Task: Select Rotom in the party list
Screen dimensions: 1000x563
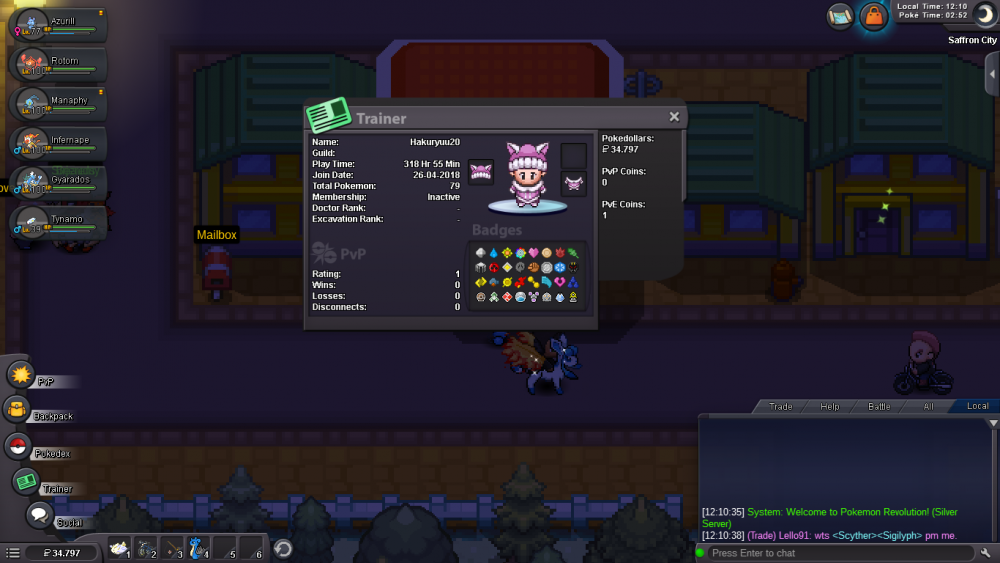Action: [x=56, y=67]
